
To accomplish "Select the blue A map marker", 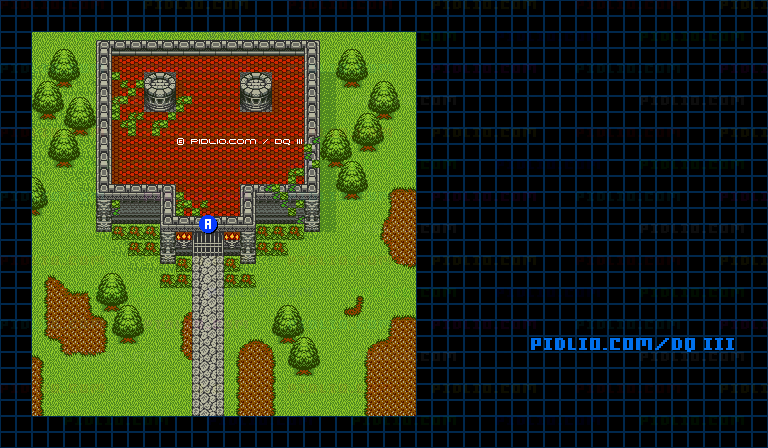I will click(208, 224).
